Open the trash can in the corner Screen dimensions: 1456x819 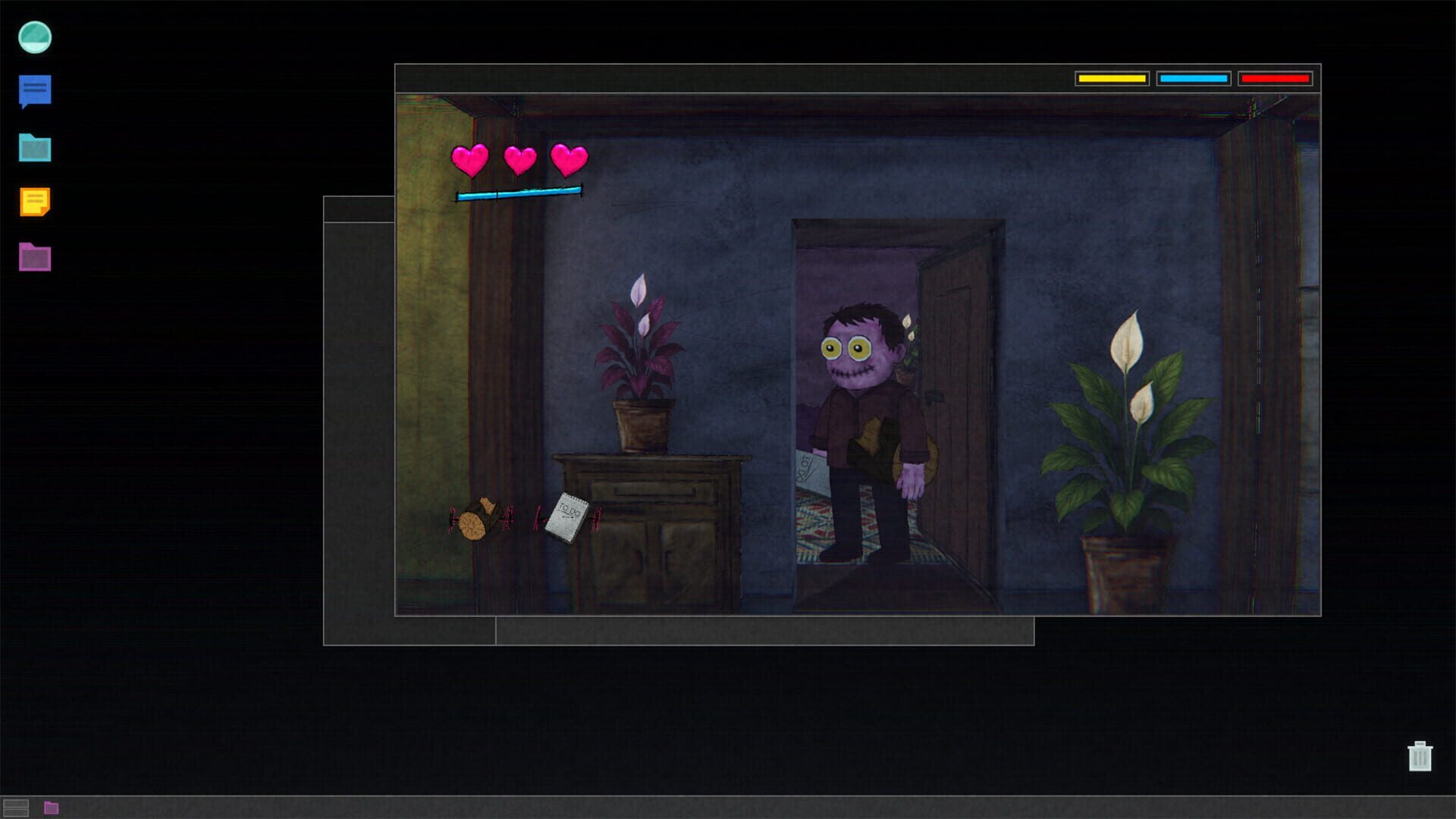point(1421,757)
